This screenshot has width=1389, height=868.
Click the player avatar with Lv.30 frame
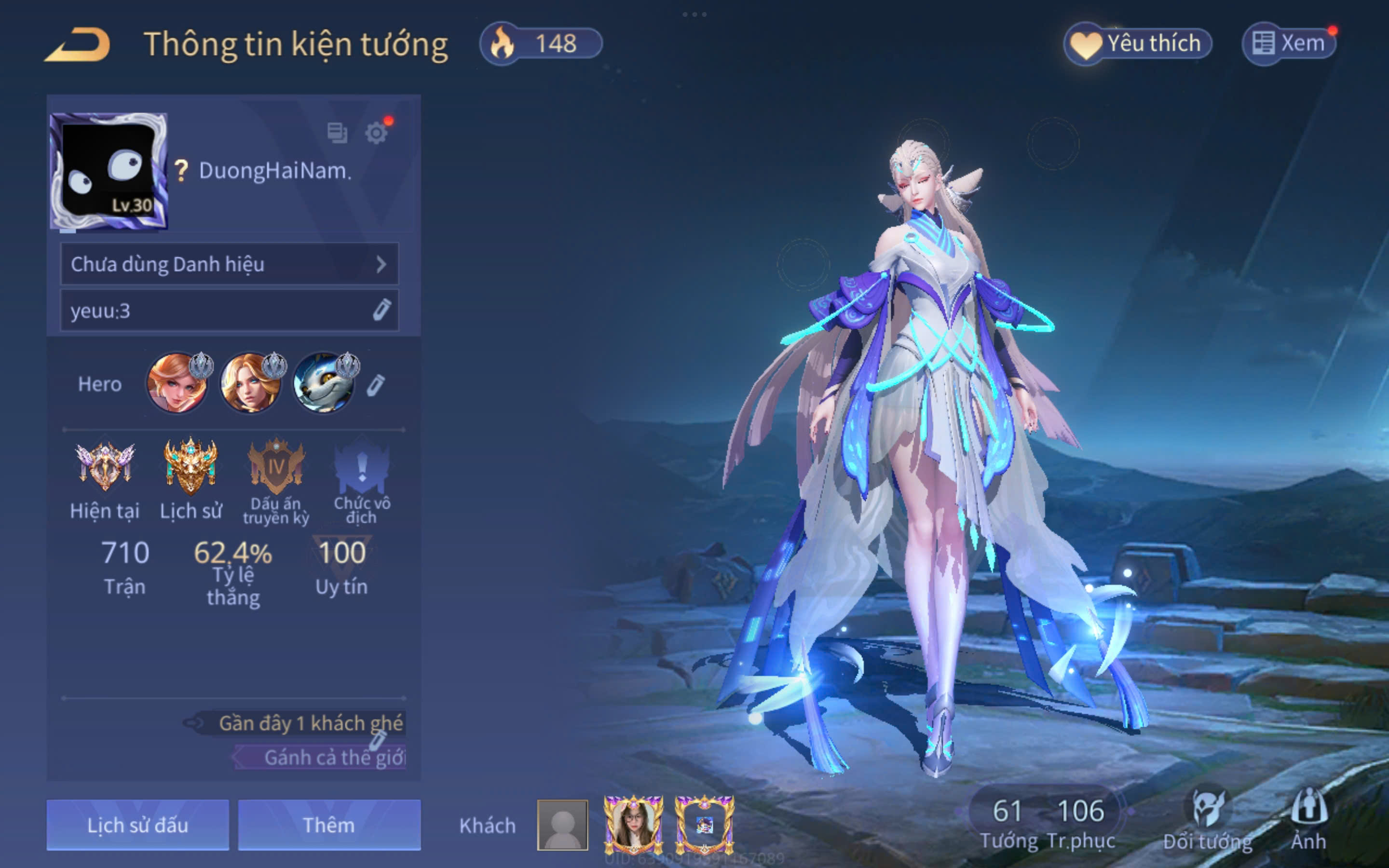pos(109,171)
